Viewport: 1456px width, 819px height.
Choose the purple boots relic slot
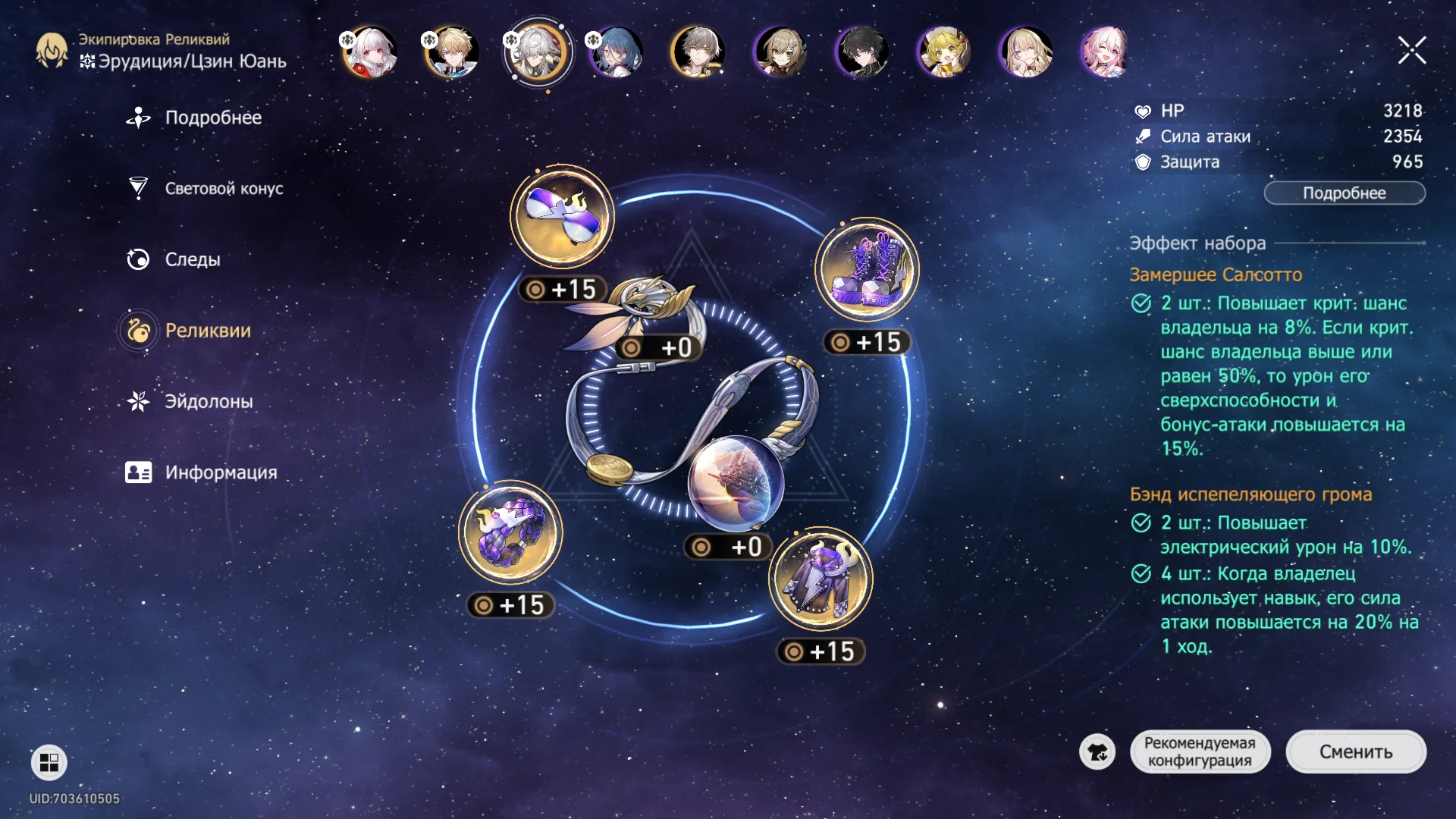tap(867, 270)
